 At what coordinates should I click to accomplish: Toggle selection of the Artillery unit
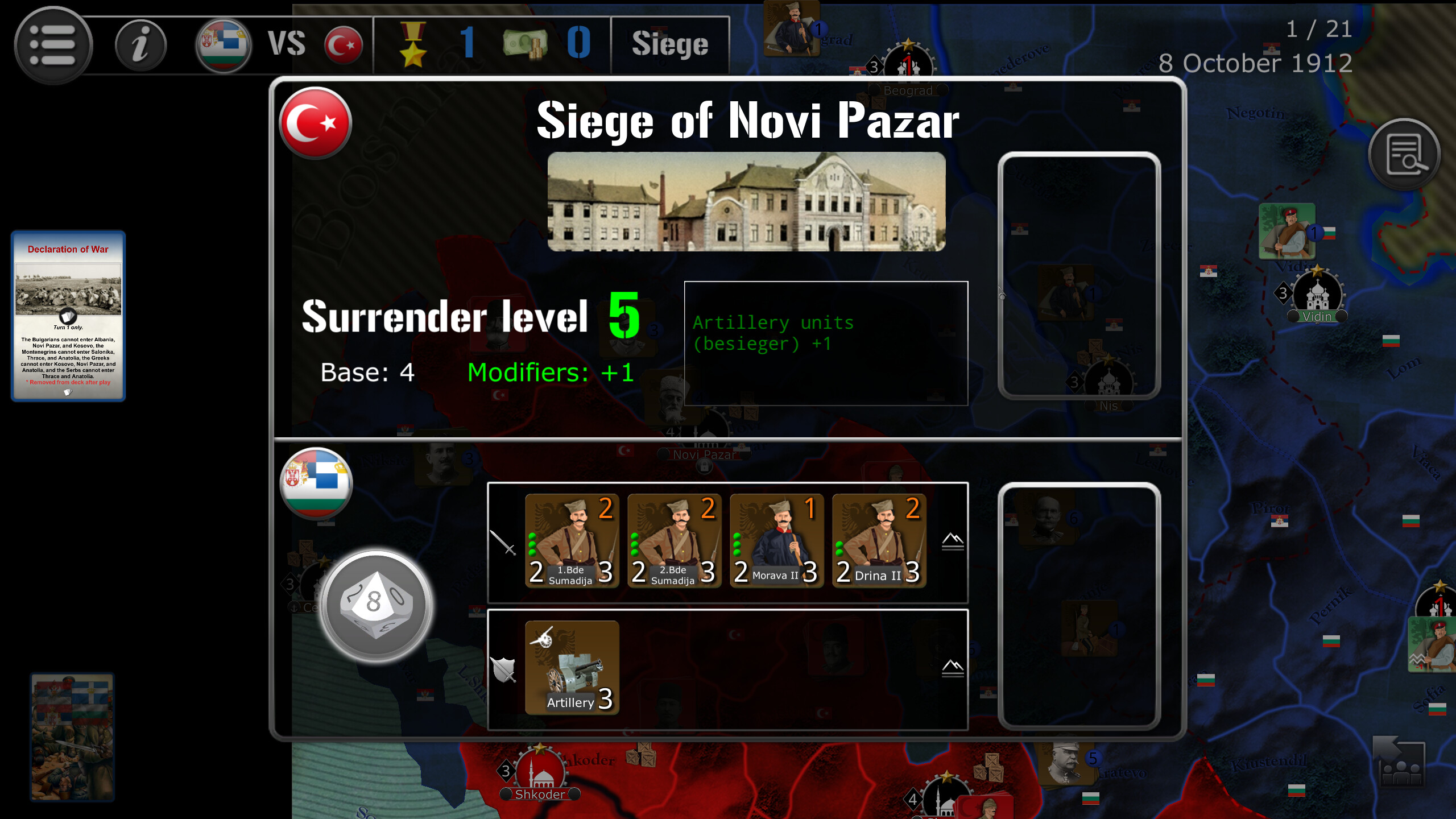(572, 668)
